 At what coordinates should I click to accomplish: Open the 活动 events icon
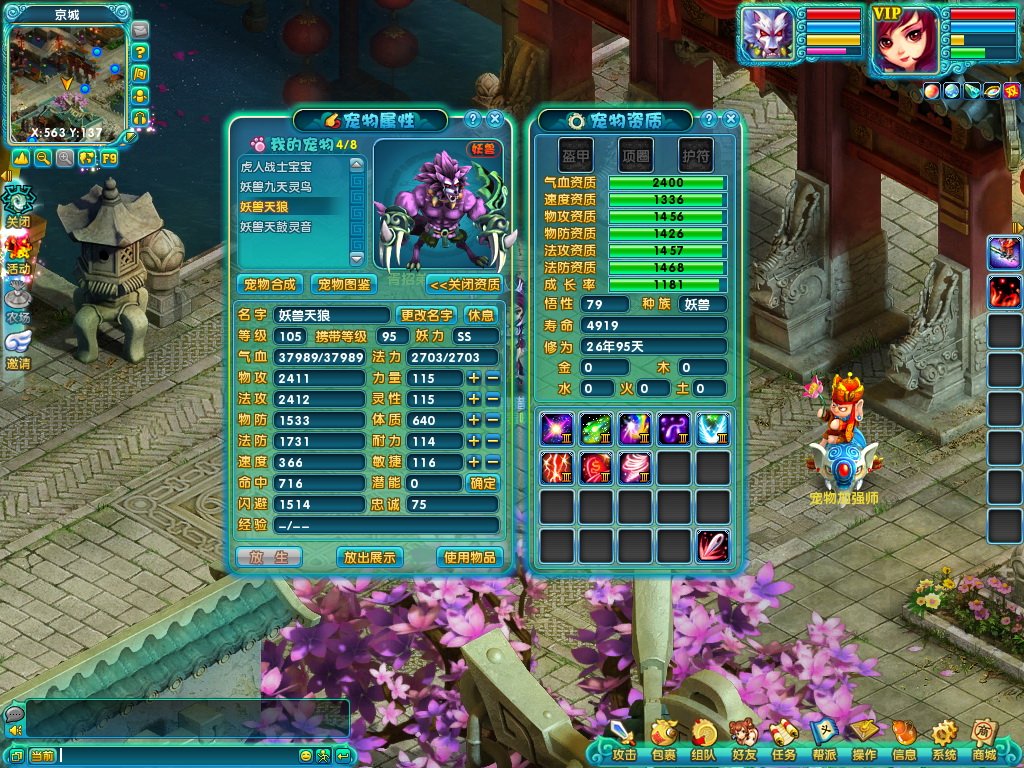click(x=19, y=253)
